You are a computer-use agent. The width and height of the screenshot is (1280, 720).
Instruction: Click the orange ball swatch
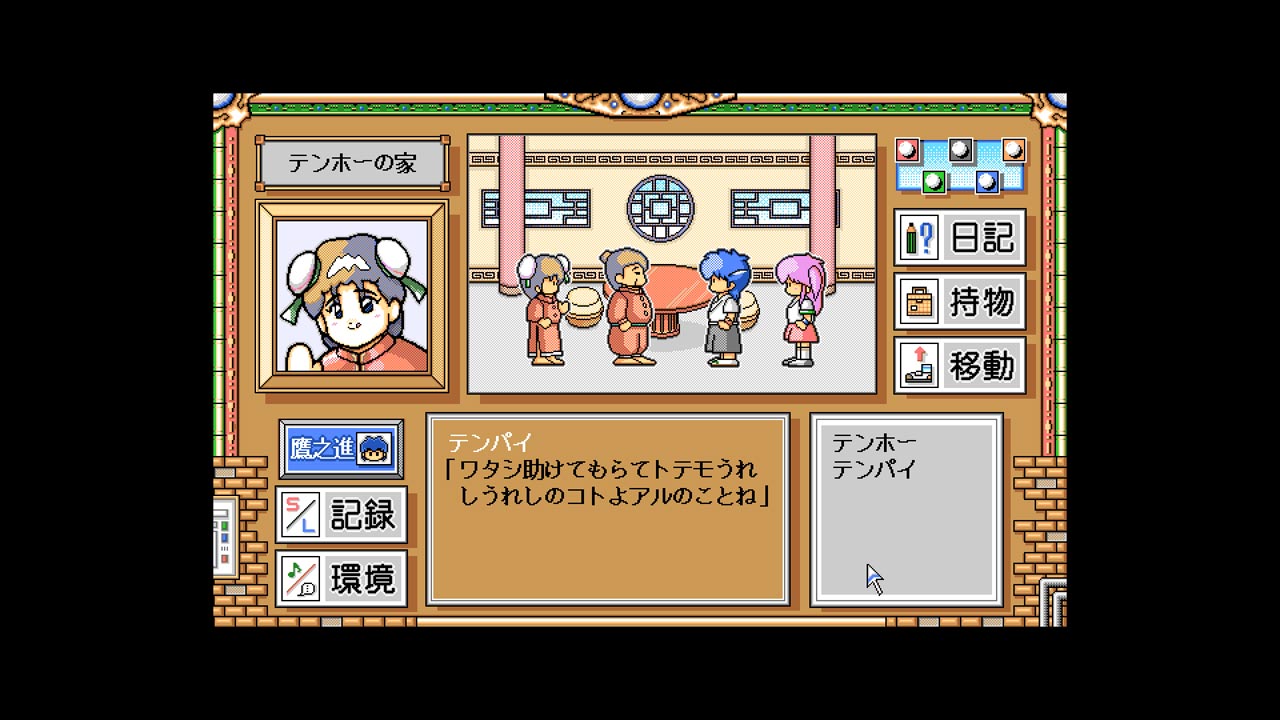(1013, 150)
